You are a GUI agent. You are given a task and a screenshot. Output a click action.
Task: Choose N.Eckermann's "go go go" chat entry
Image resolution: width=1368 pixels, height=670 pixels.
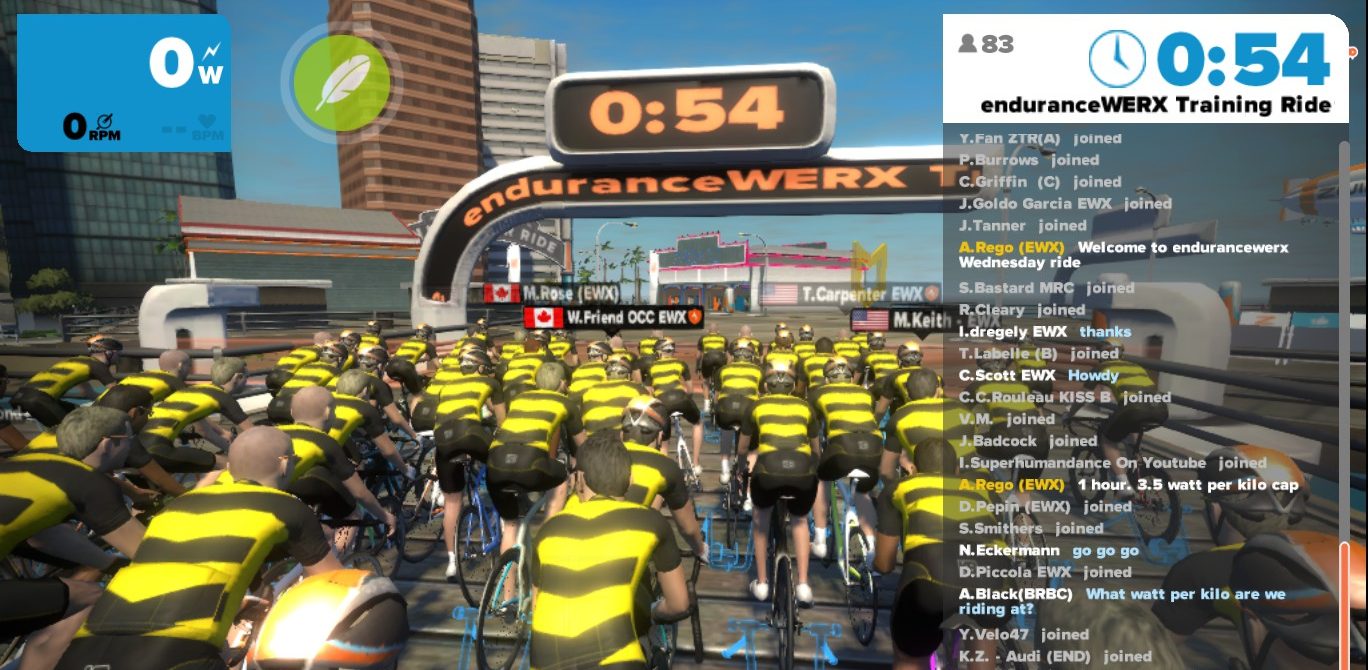click(1049, 551)
